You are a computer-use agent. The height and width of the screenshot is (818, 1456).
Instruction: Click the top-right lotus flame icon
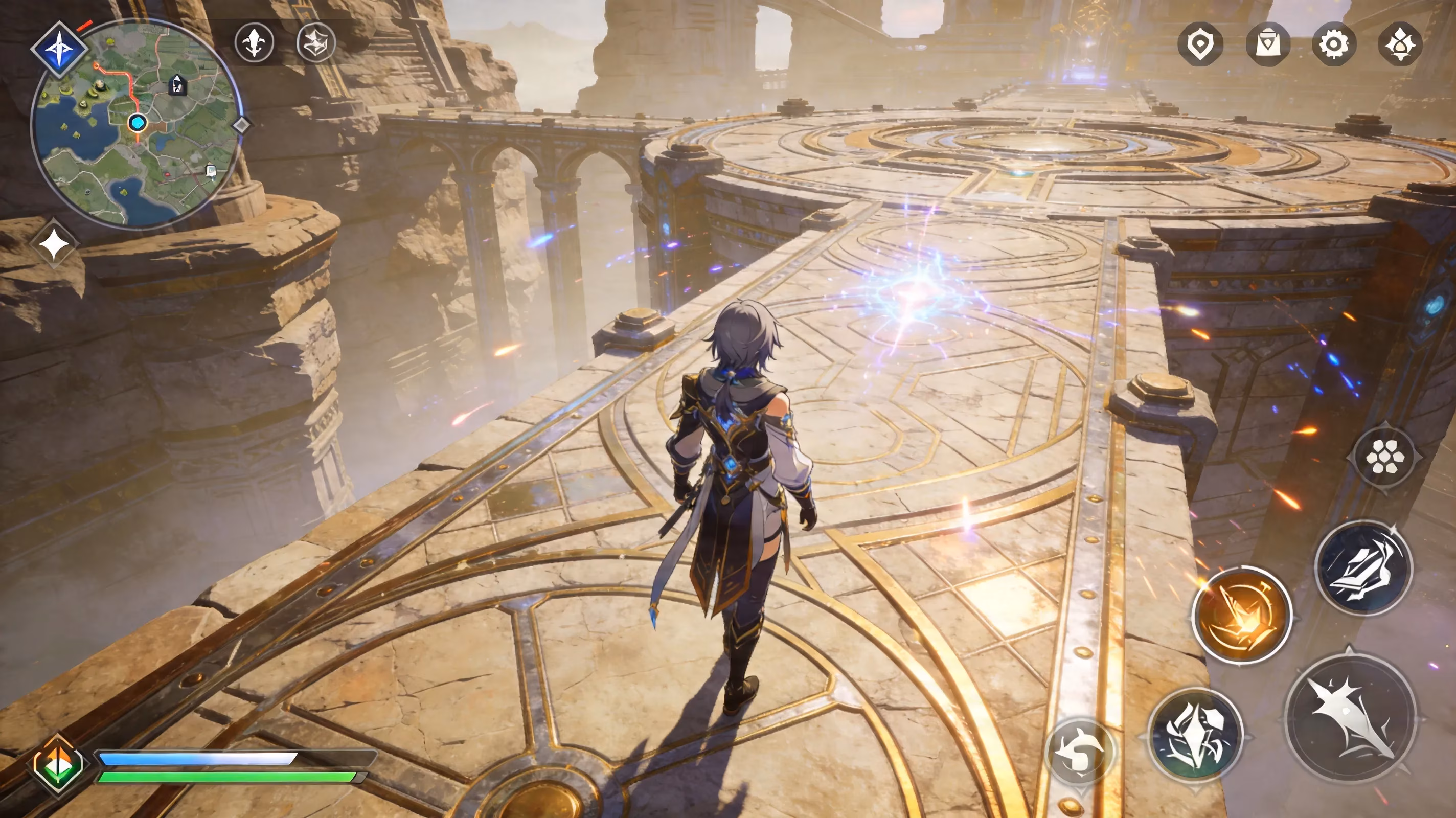pyautogui.click(x=1400, y=43)
